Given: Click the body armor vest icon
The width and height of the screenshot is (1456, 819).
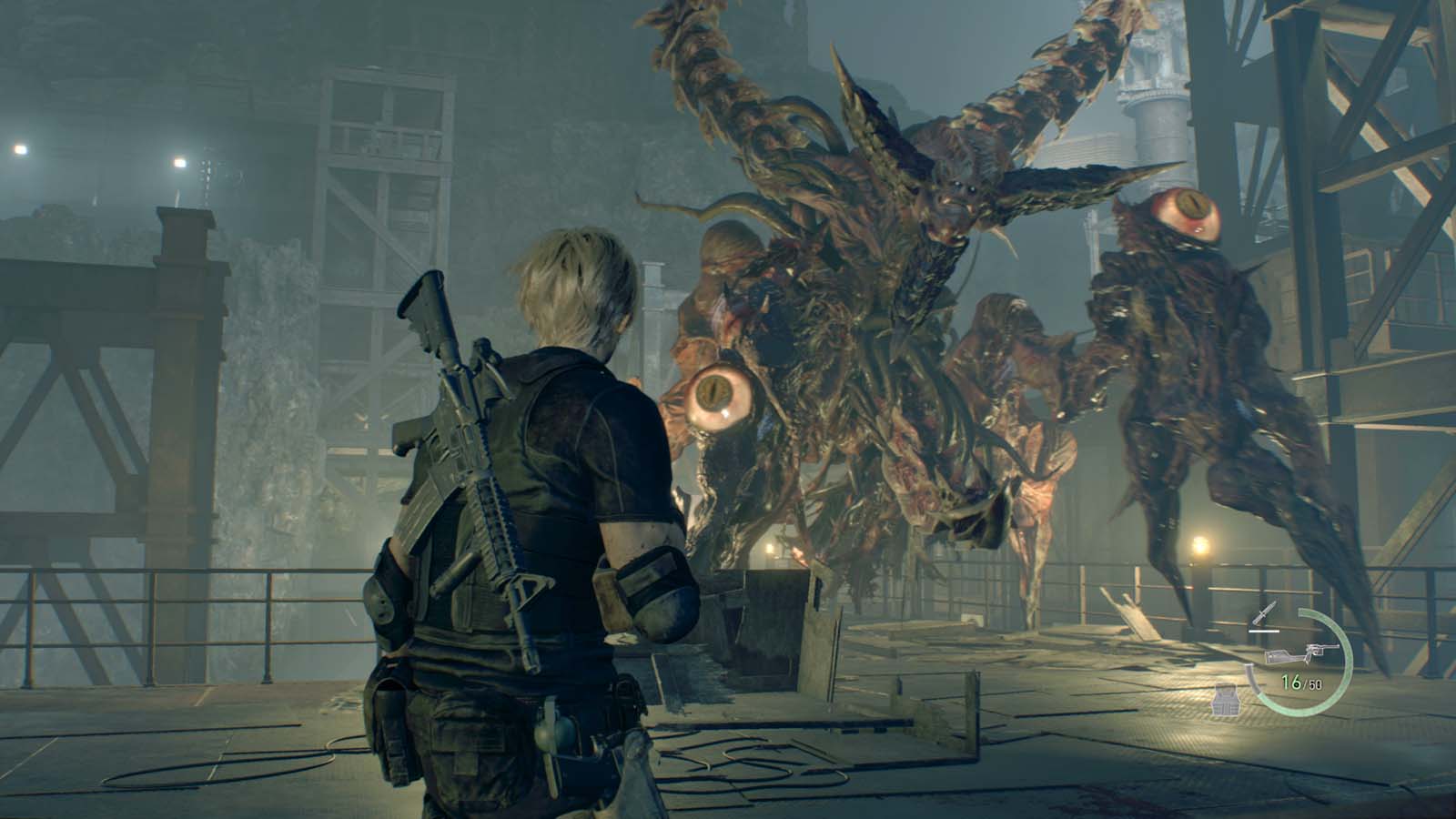Looking at the screenshot, I should (1226, 701).
